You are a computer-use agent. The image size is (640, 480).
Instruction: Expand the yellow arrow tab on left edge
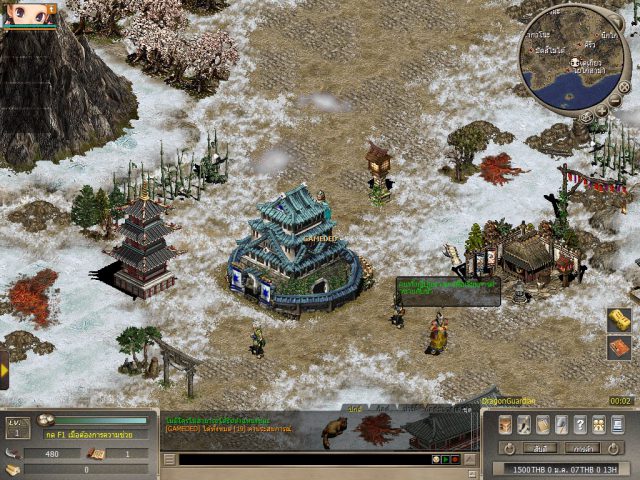[x=4, y=369]
